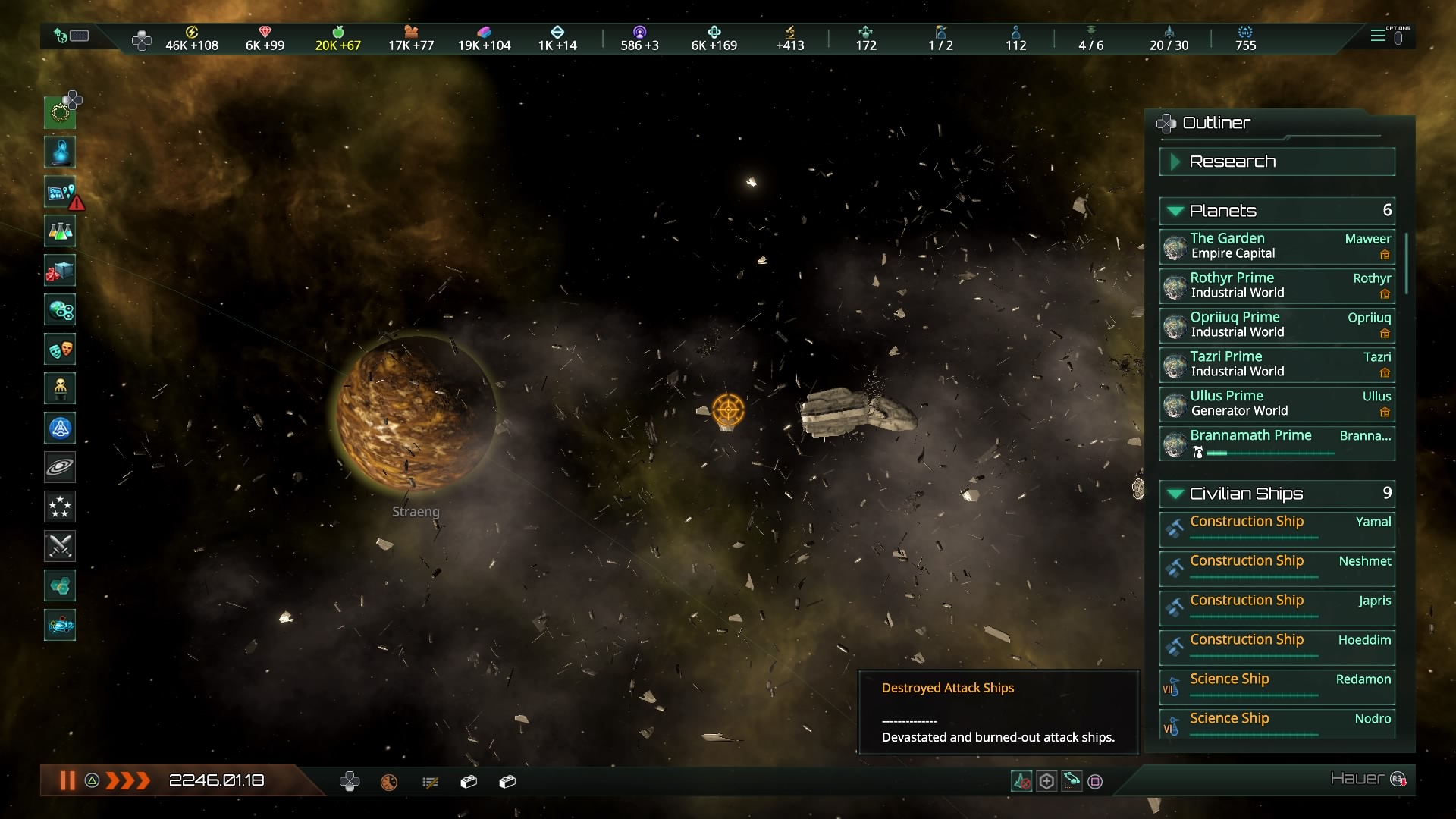Select Brannamath Prime planet entry
The width and height of the screenshot is (1456, 819).
tap(1277, 443)
